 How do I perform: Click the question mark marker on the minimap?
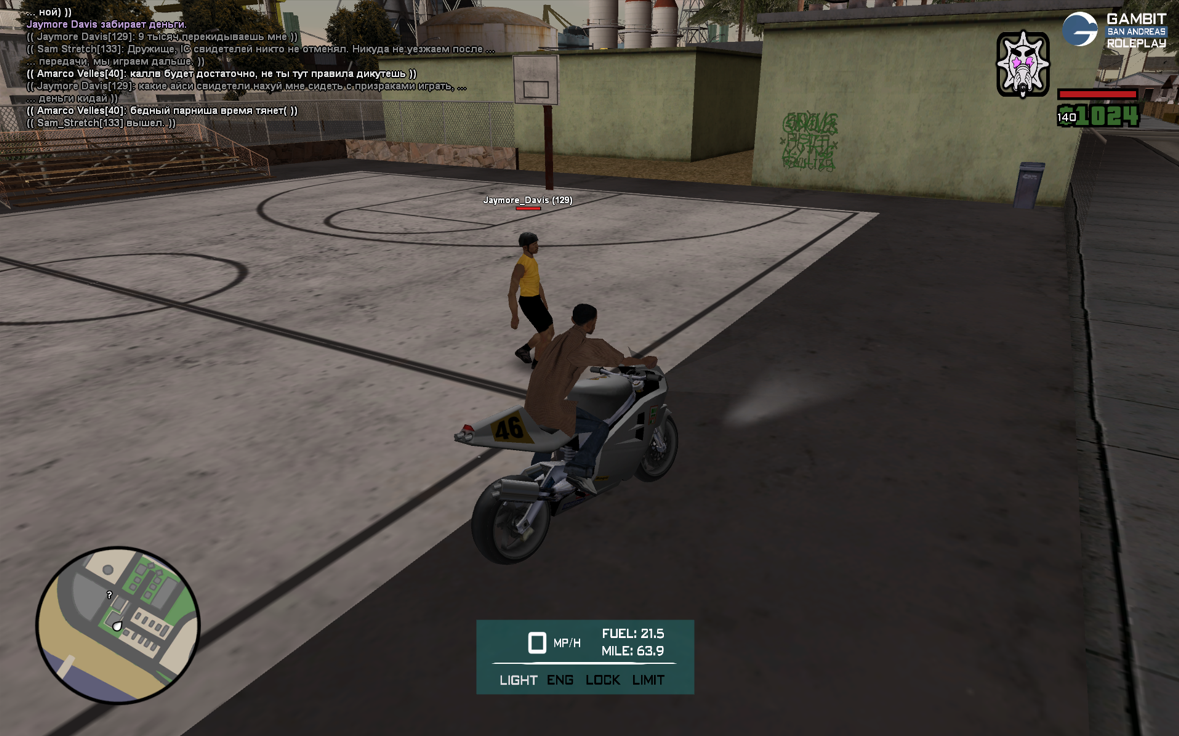pyautogui.click(x=110, y=595)
